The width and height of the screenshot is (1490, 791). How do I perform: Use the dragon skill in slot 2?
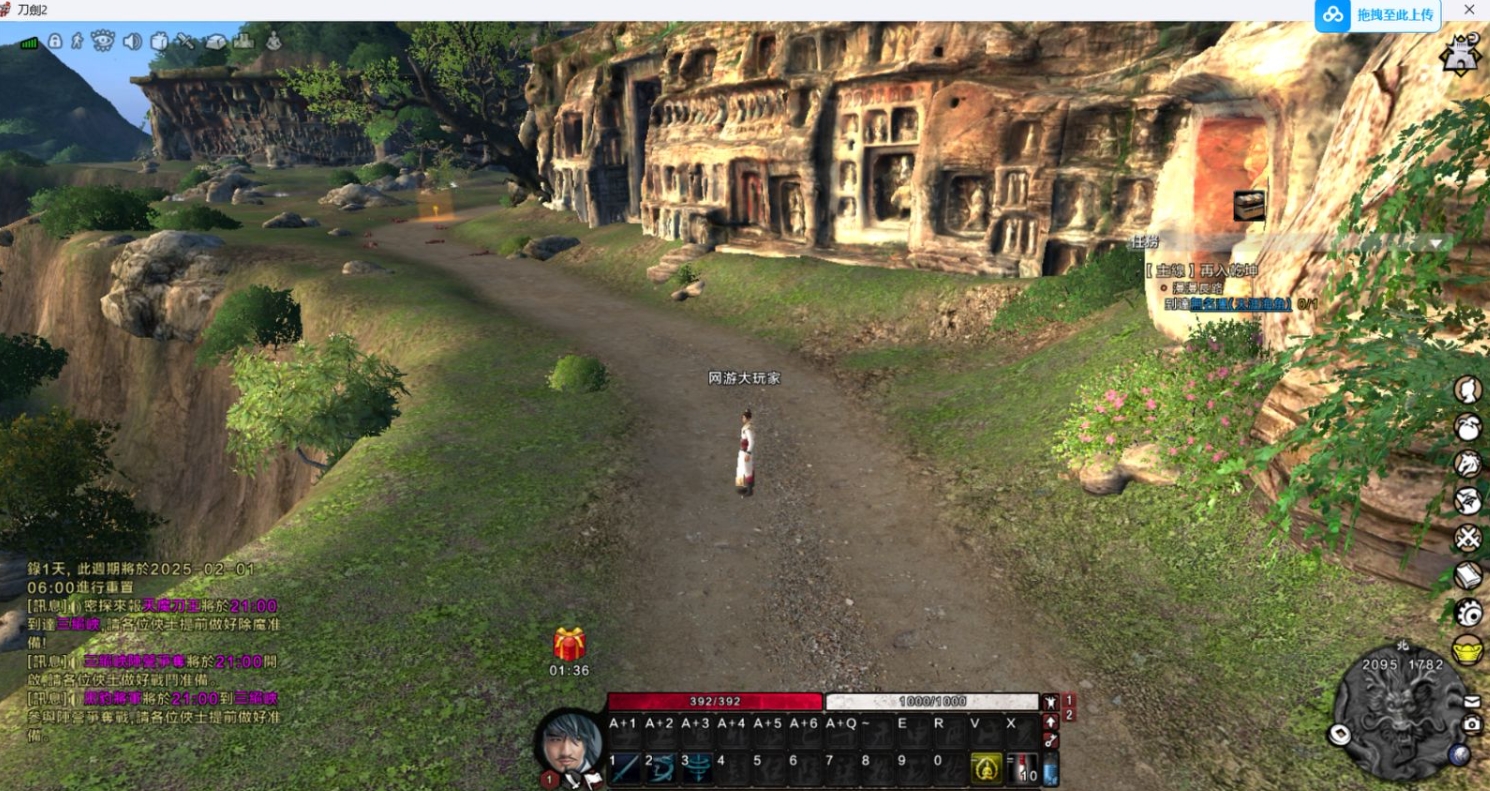coord(661,768)
